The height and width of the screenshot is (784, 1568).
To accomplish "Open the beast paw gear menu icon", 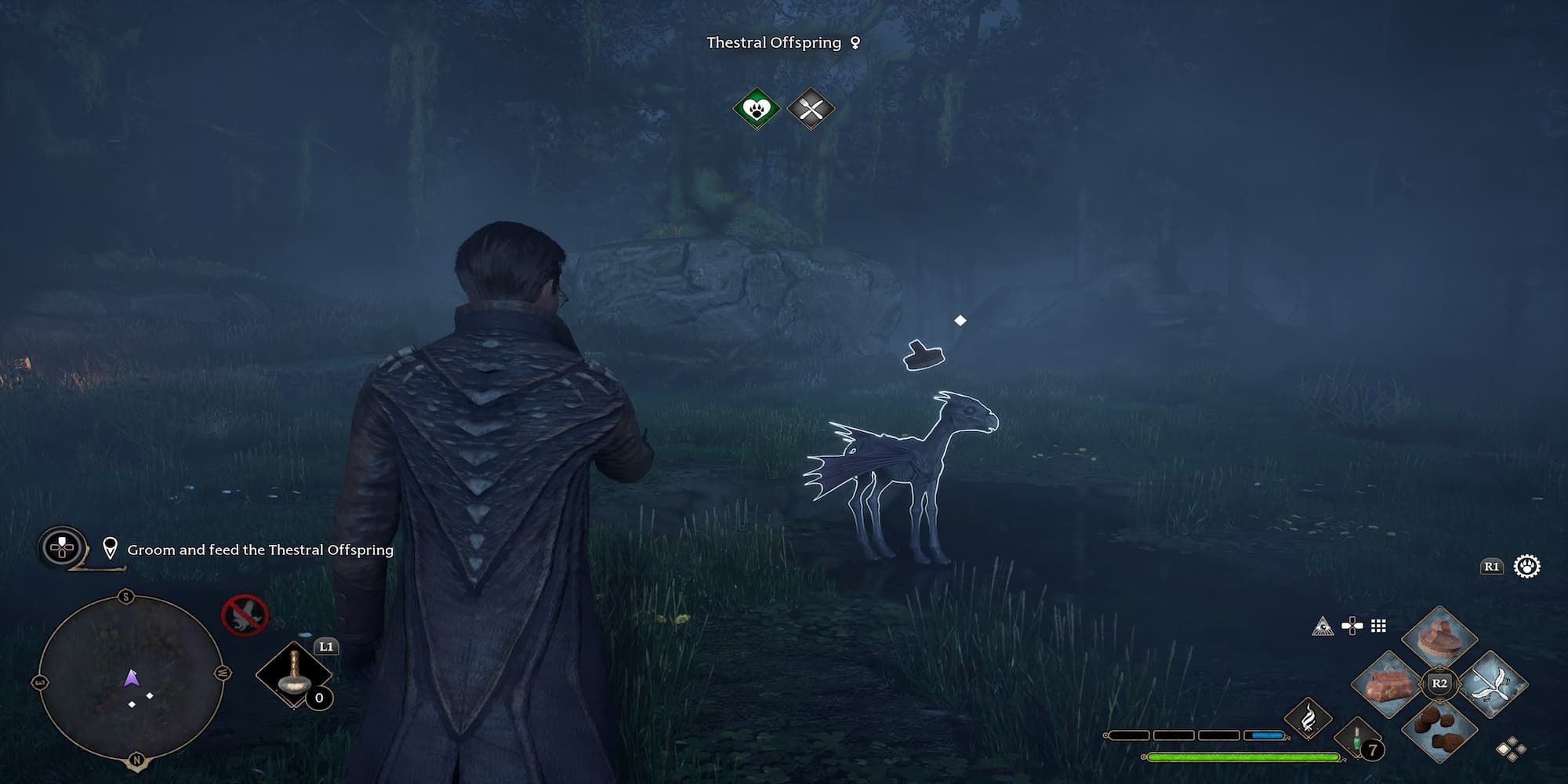I will 1526,566.
